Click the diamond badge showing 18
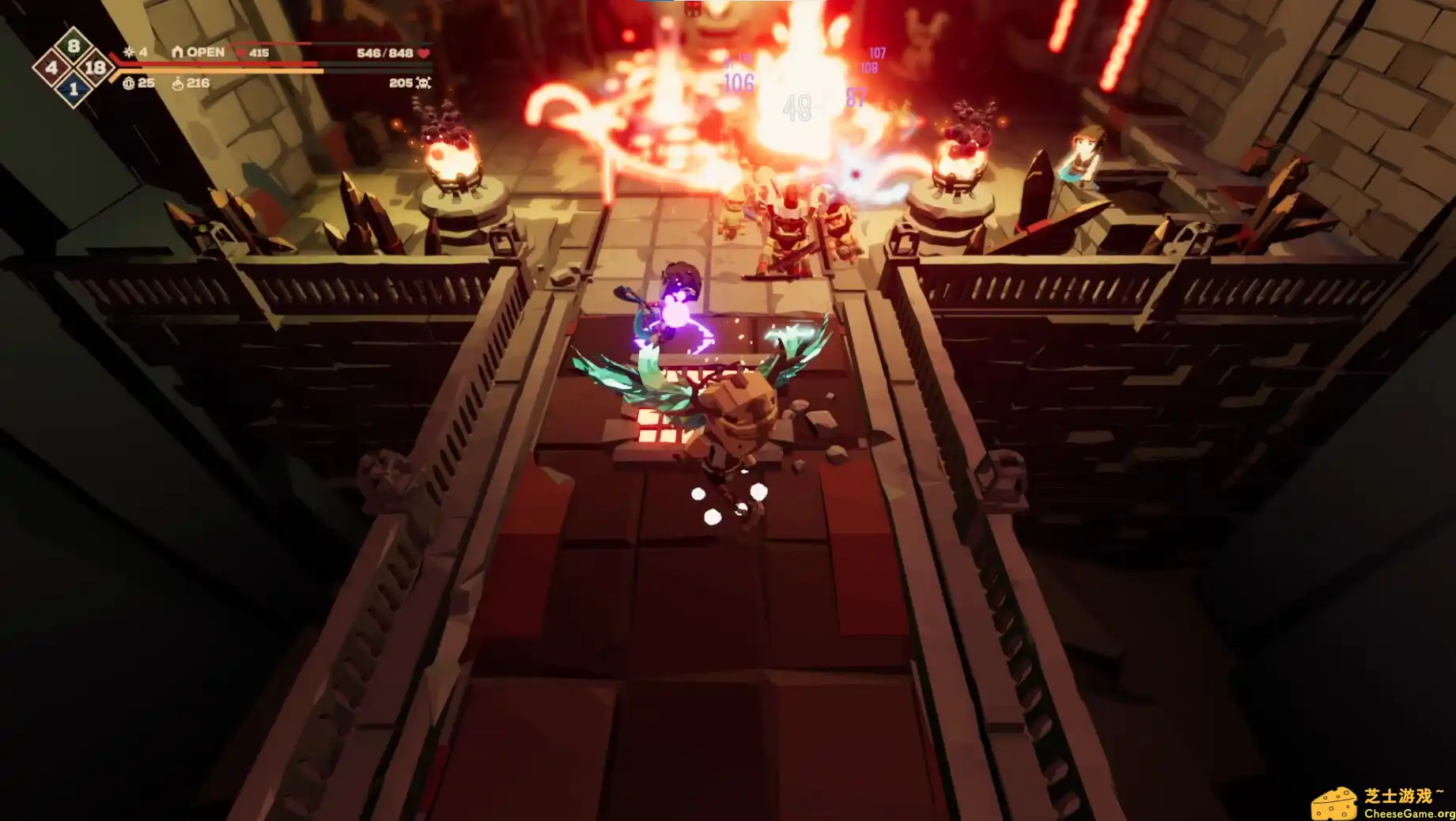The width and height of the screenshot is (1456, 821). click(x=94, y=68)
